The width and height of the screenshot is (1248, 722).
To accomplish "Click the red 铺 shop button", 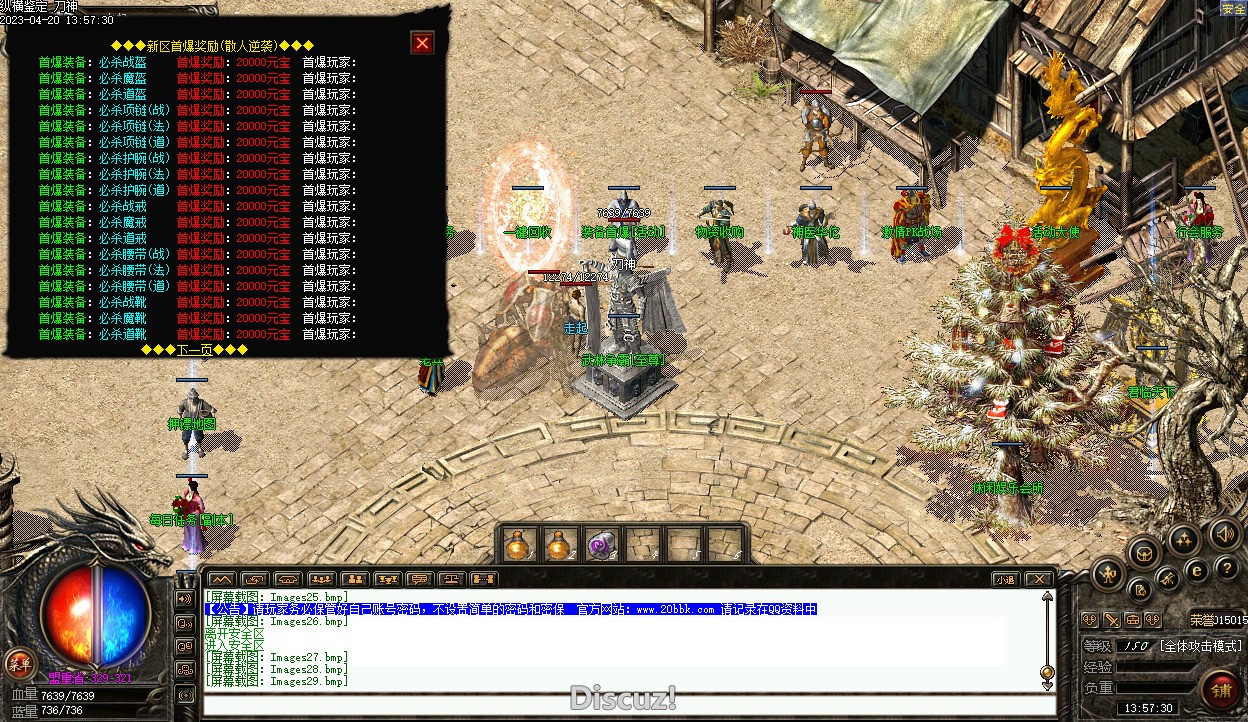I will 1222,690.
